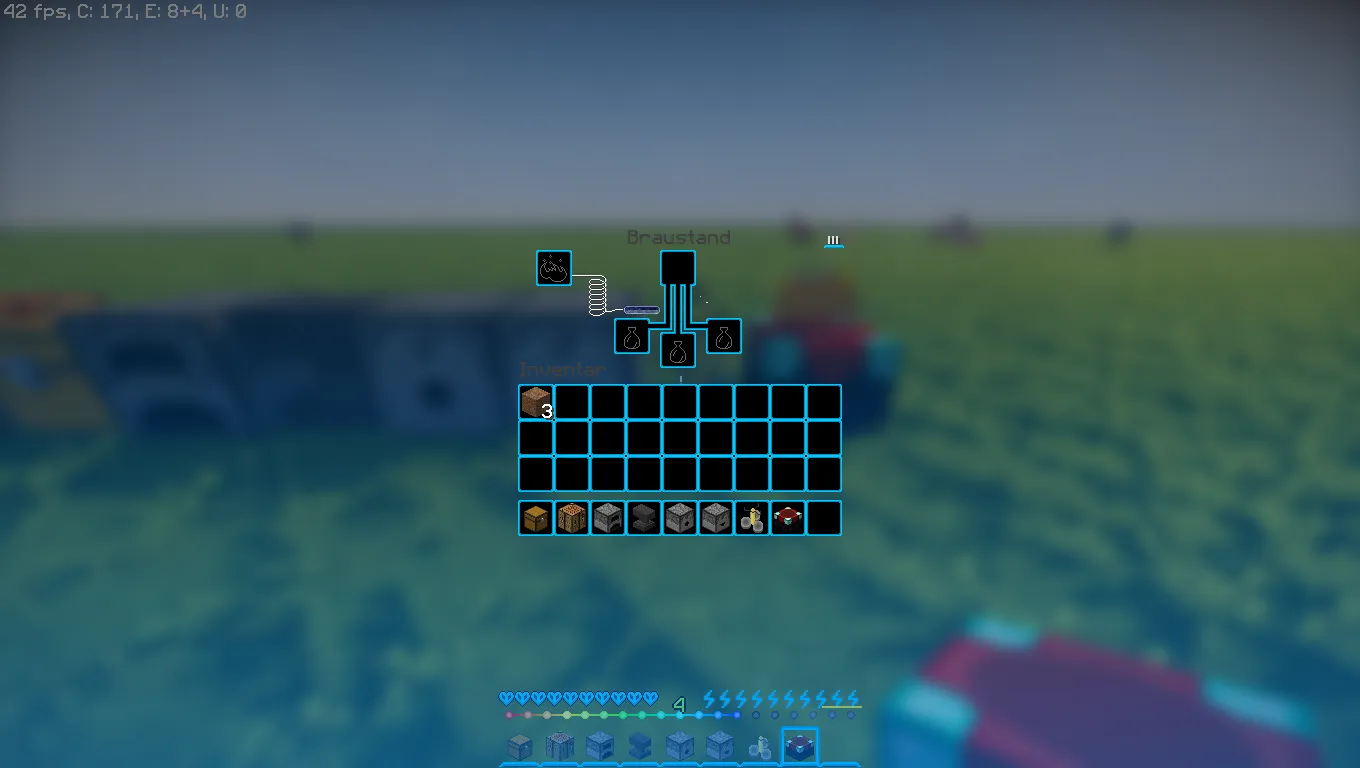Screen dimensions: 1360x768
Task: Select the chest in the hotbar
Action: point(536,517)
